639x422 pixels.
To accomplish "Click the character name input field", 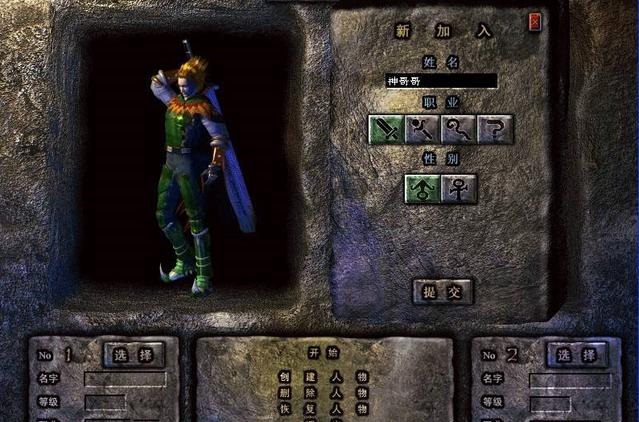I will click(x=441, y=81).
